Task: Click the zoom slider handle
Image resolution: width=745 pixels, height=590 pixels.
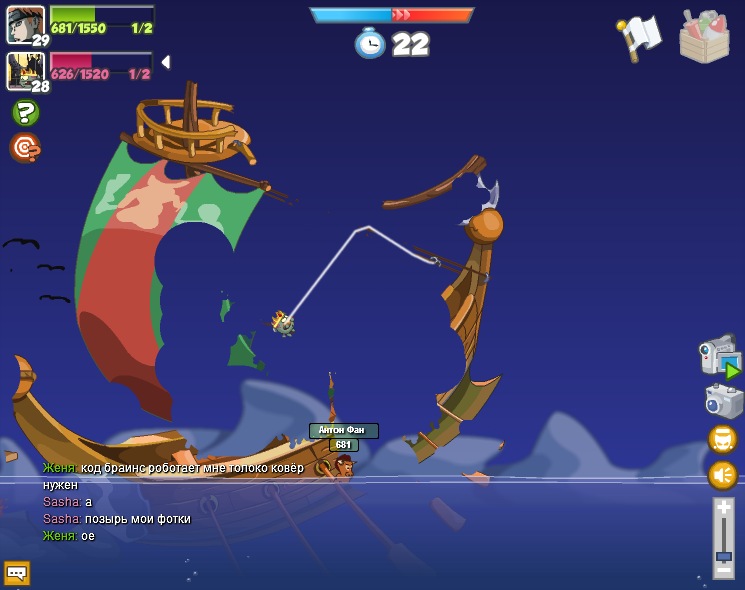Action: [x=723, y=556]
